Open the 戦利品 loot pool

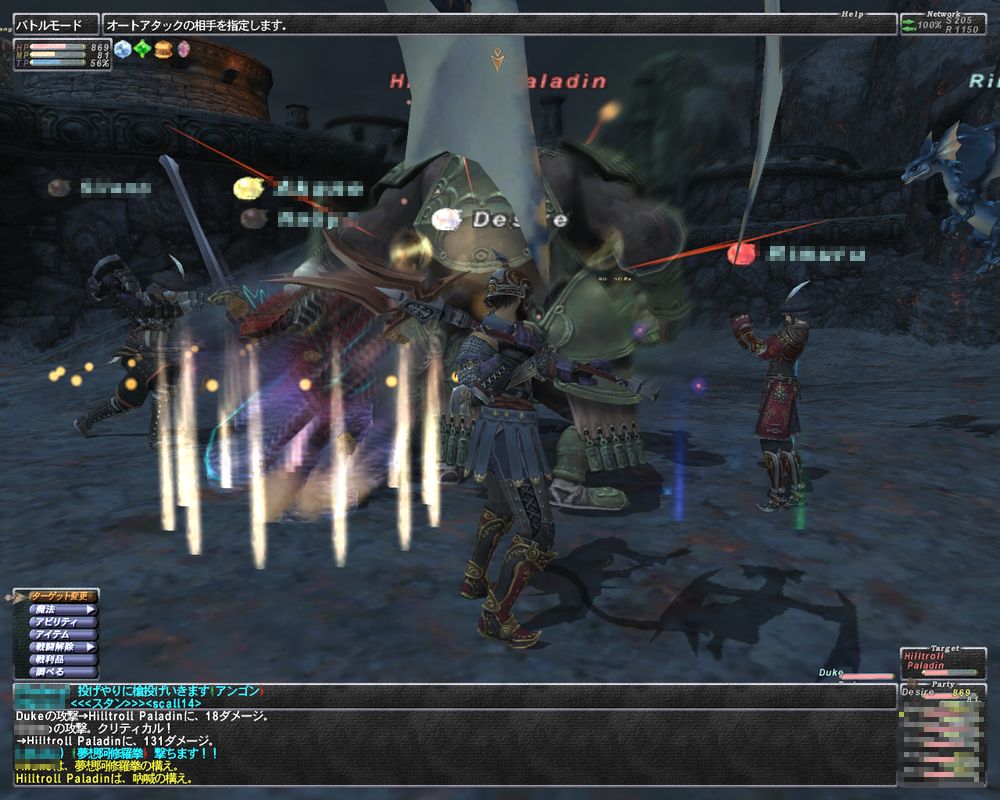click(62, 659)
